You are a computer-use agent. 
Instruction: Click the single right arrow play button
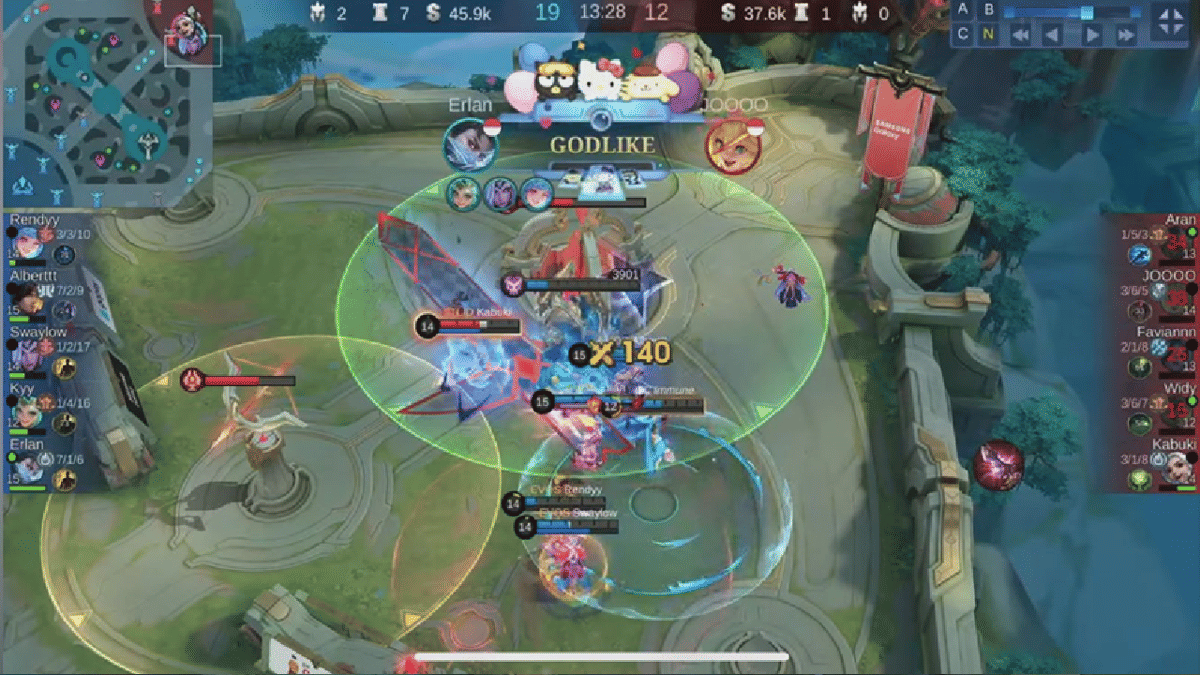(x=1093, y=35)
